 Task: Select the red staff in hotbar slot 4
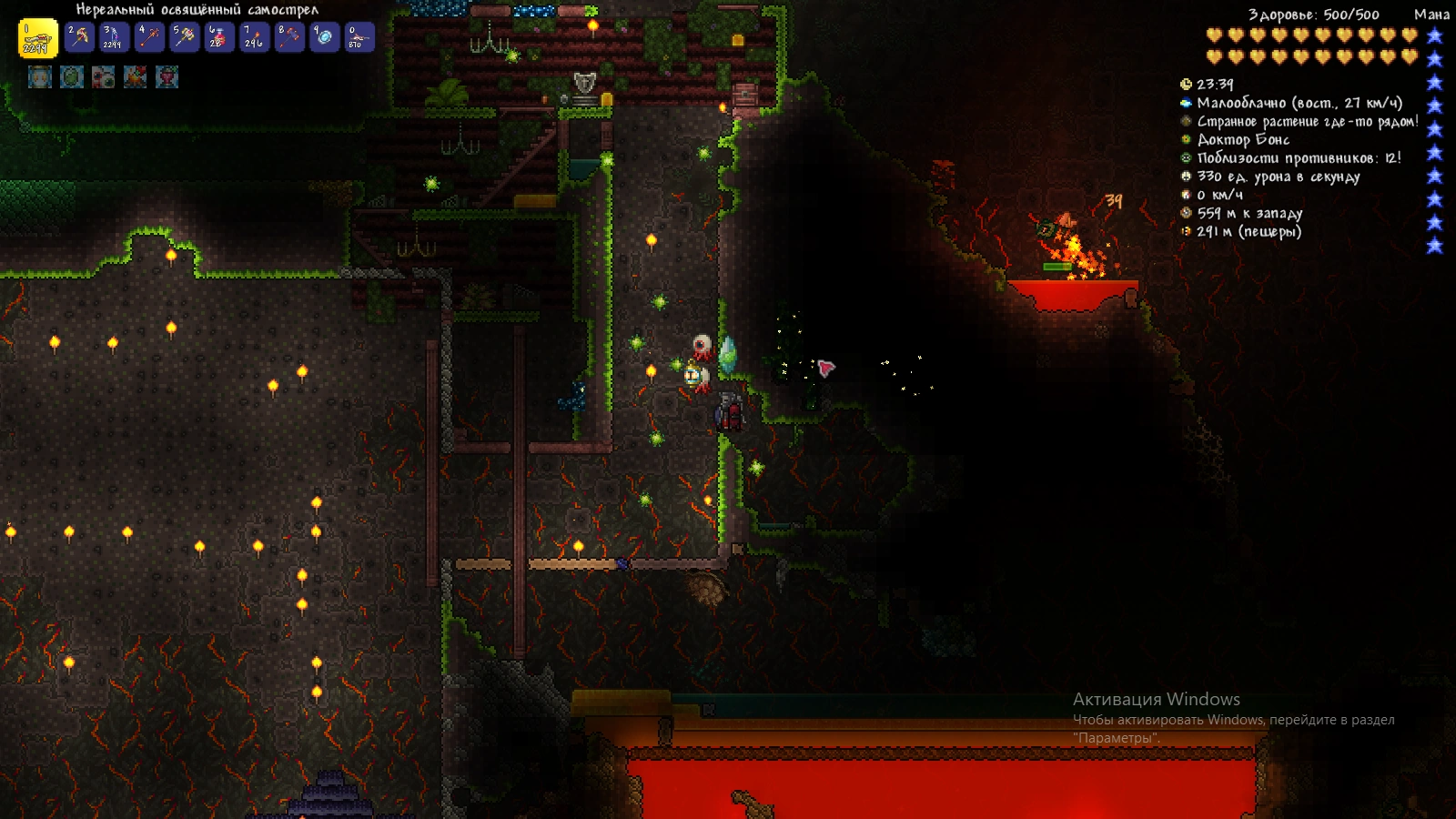pos(150,38)
